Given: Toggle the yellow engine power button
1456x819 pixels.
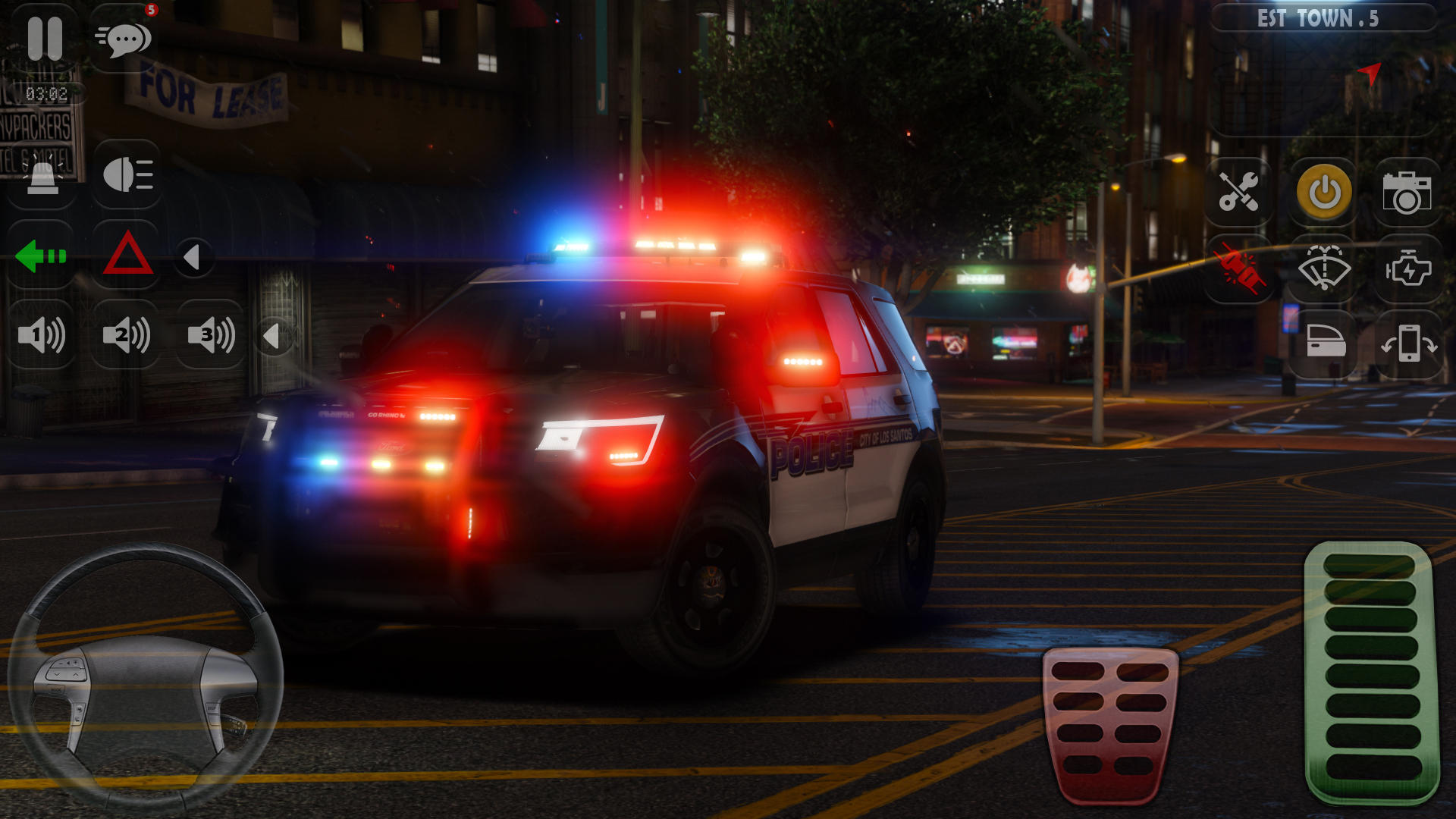Looking at the screenshot, I should point(1323,192).
